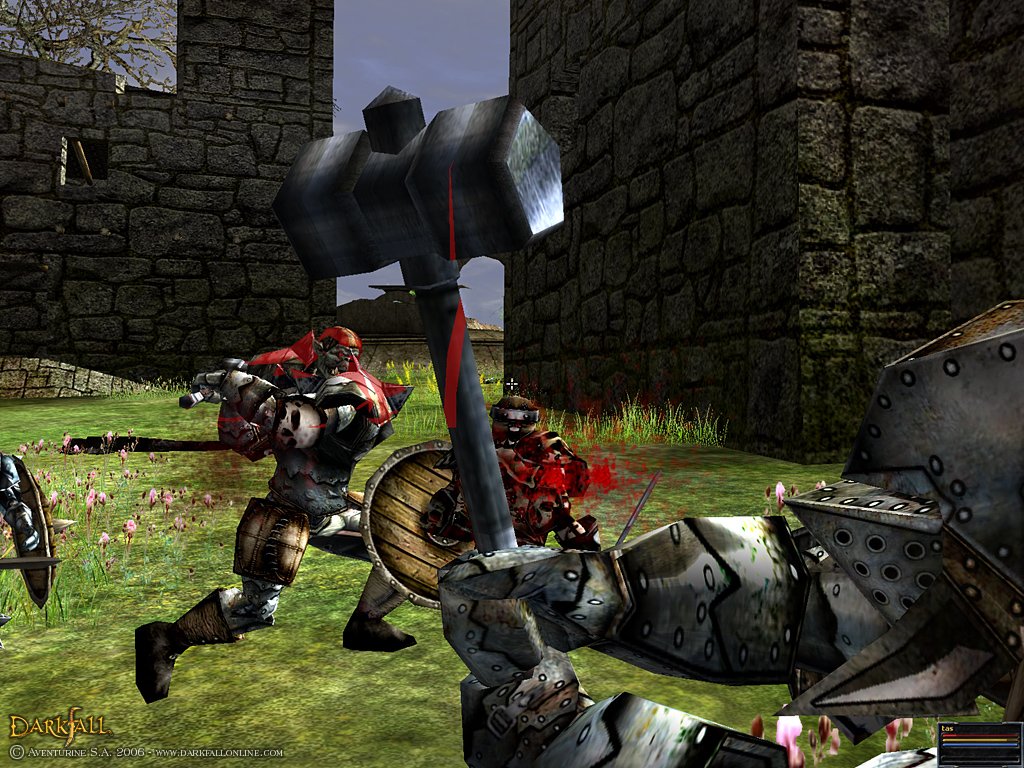1024x768 pixels.
Task: Click the Darkfall logo watermark
Action: [x=59, y=727]
